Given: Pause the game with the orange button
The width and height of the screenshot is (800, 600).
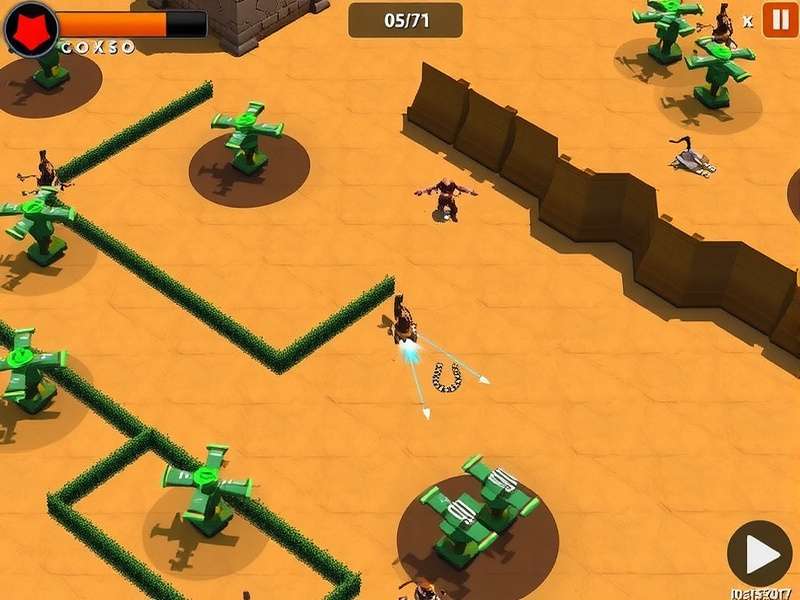Looking at the screenshot, I should pos(780,19).
